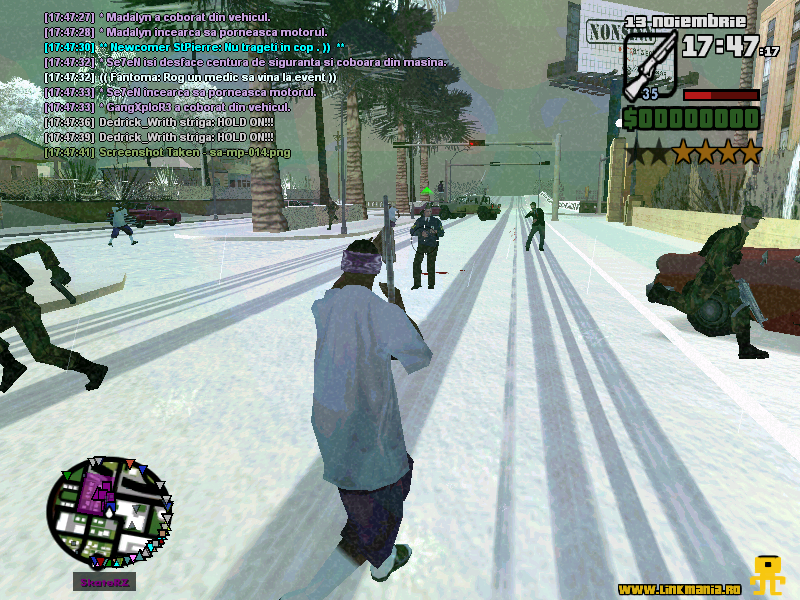Select the Newcomer StPierre chat message
Viewport: 800px width, 600px height.
point(195,47)
